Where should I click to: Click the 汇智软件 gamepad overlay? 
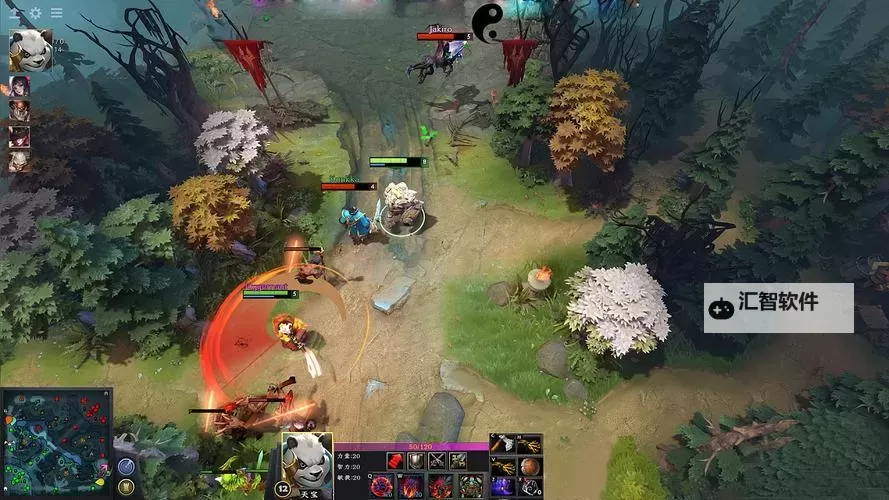coord(778,307)
